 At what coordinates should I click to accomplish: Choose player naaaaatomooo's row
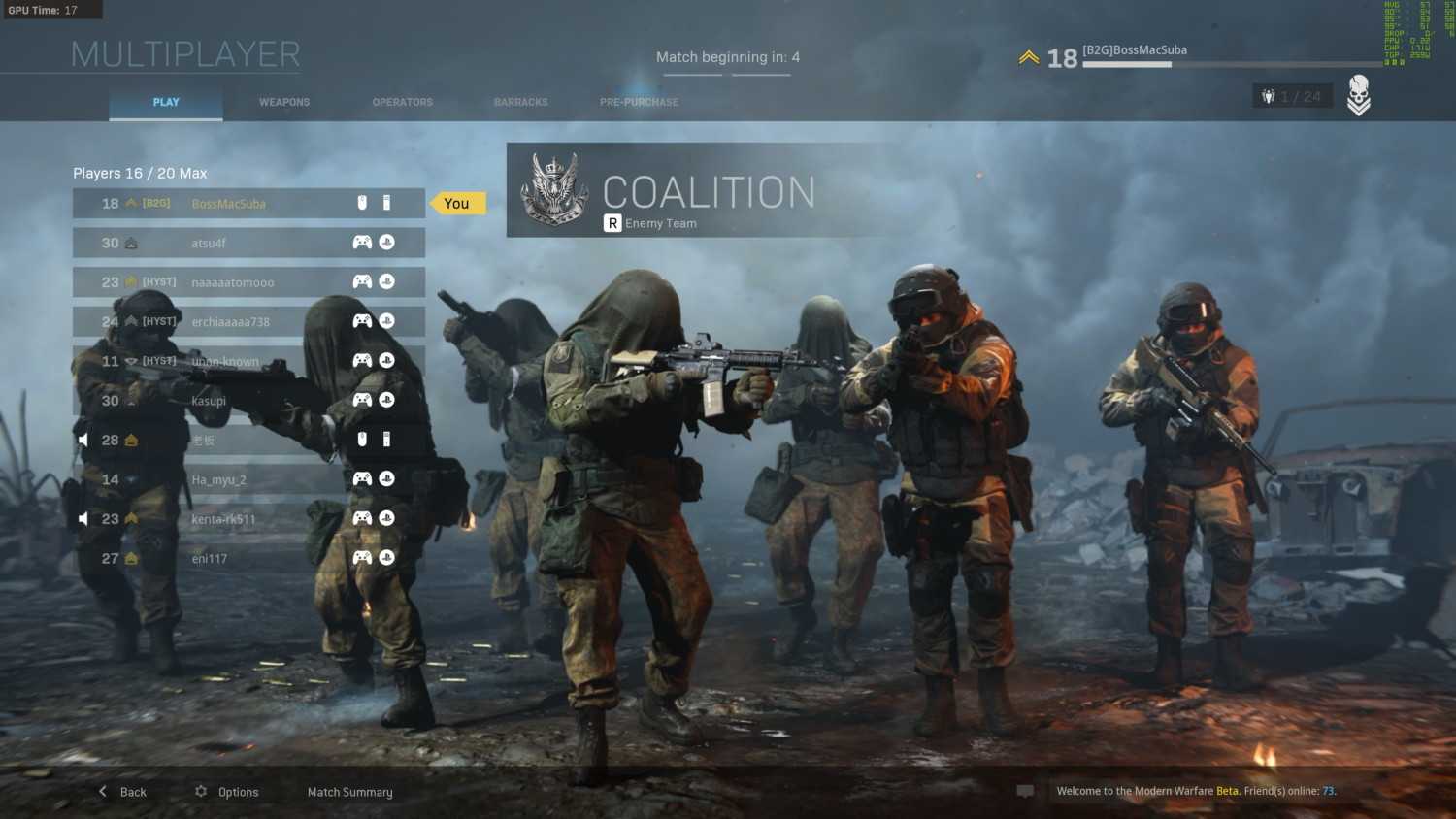click(248, 282)
